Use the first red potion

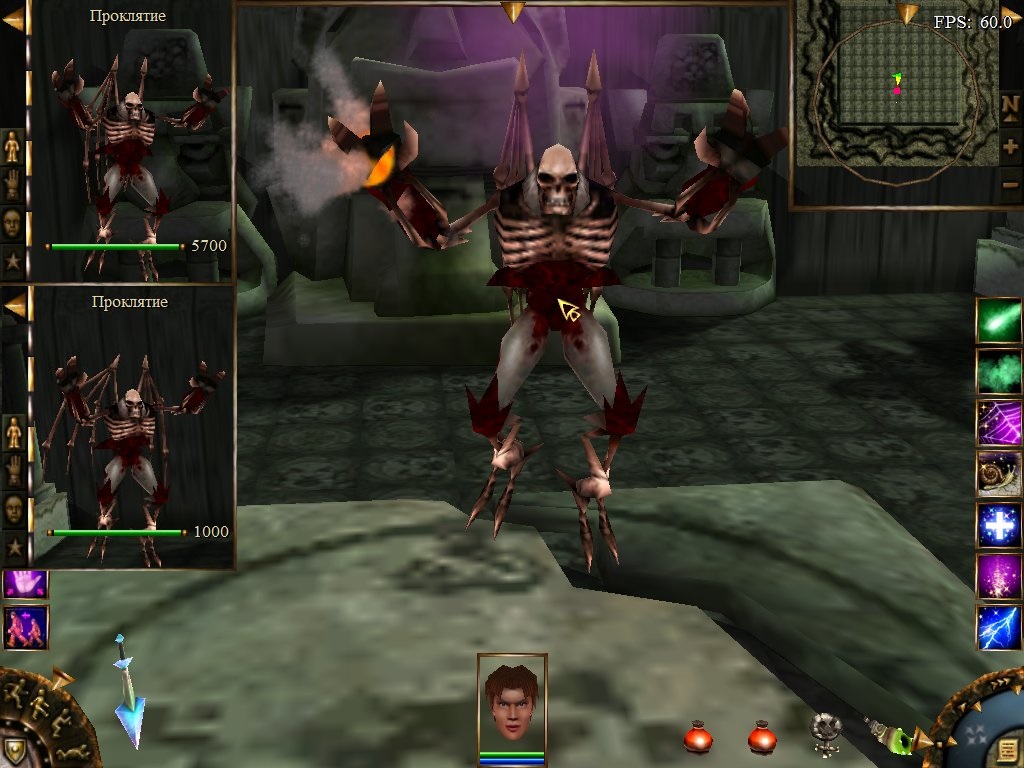pyautogui.click(x=698, y=737)
